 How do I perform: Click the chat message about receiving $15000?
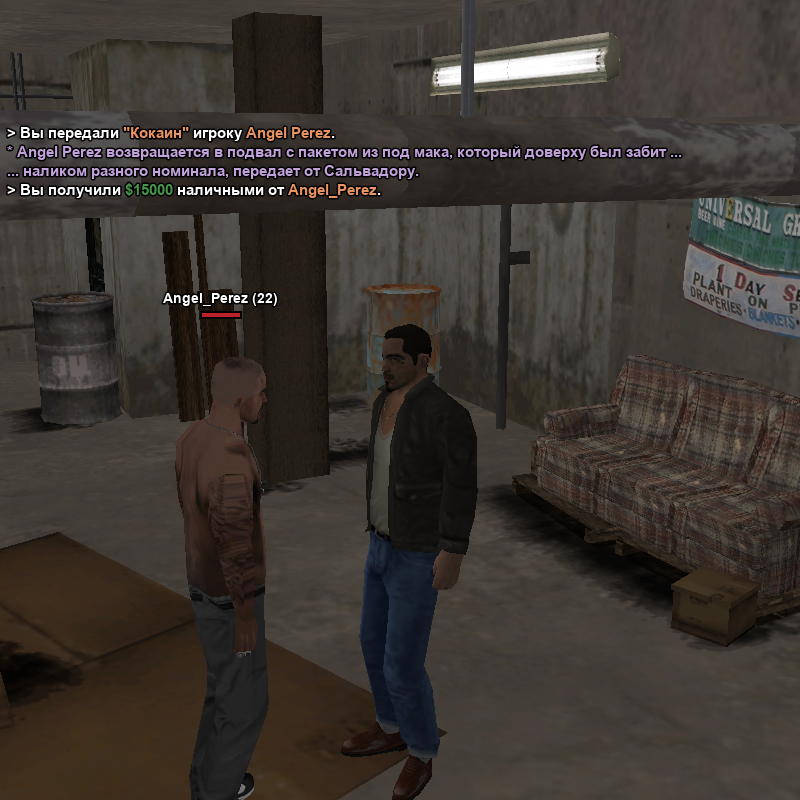[194, 190]
